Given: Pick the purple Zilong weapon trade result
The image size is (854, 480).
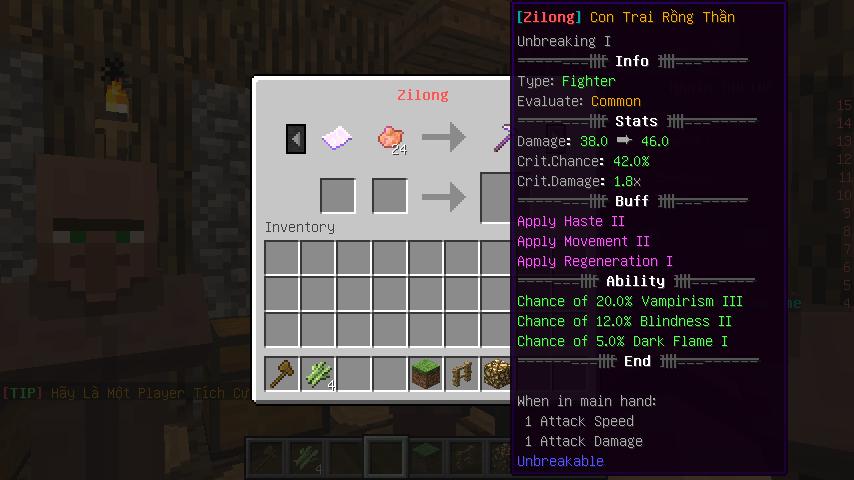Looking at the screenshot, I should (500, 138).
